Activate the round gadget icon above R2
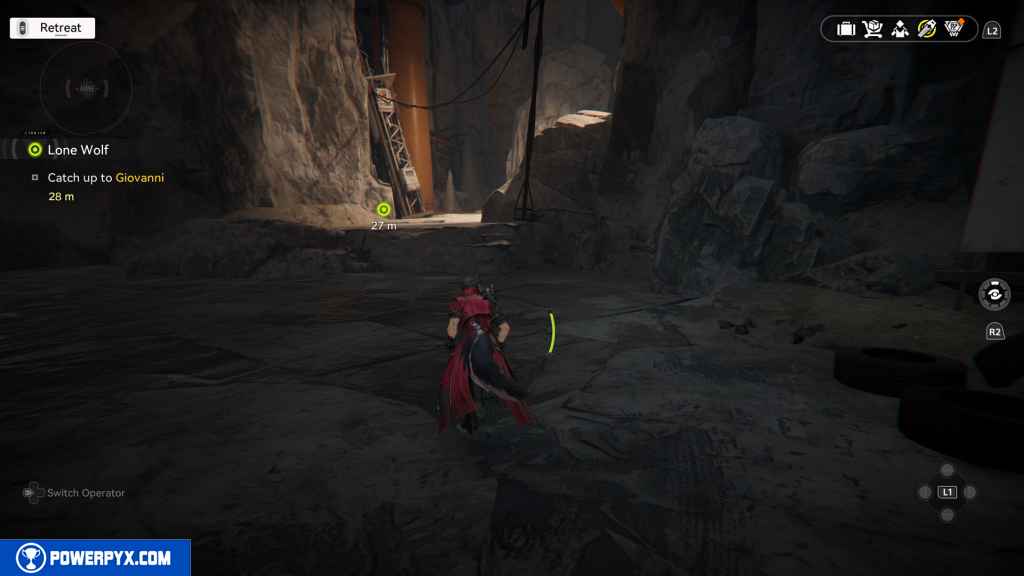1024x576 pixels. click(994, 295)
